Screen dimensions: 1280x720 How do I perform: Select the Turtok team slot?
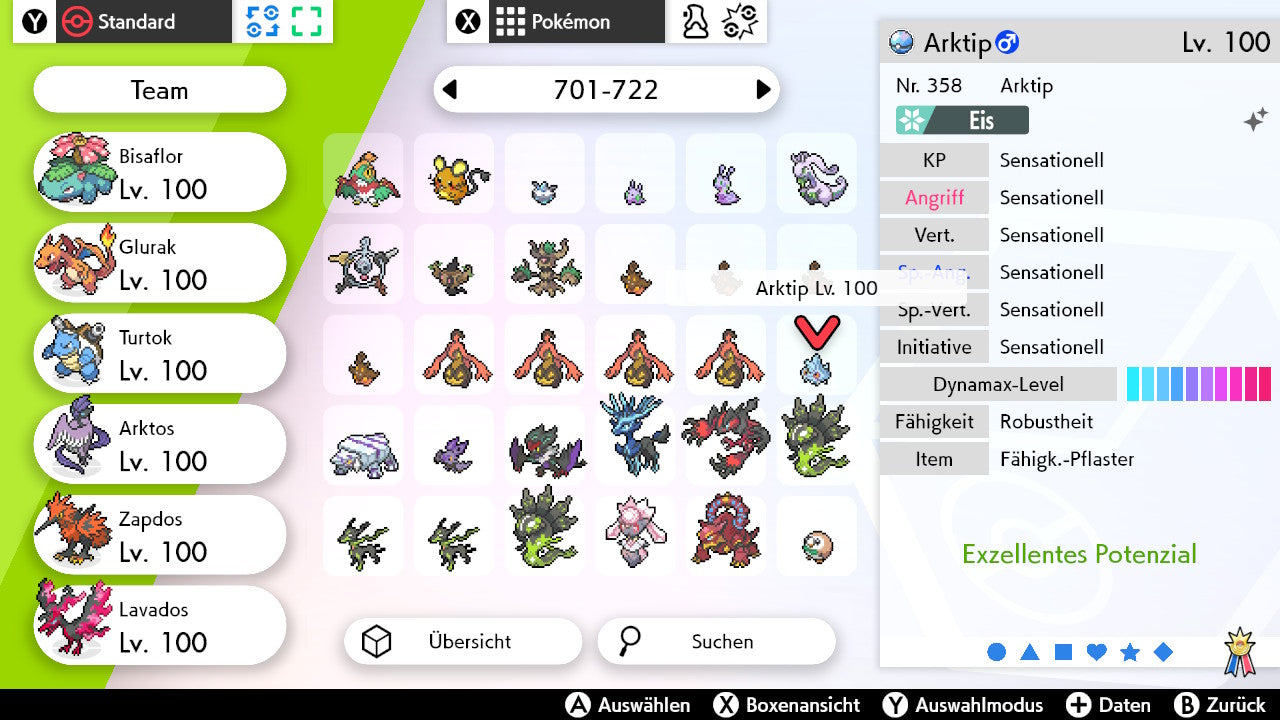click(x=160, y=354)
